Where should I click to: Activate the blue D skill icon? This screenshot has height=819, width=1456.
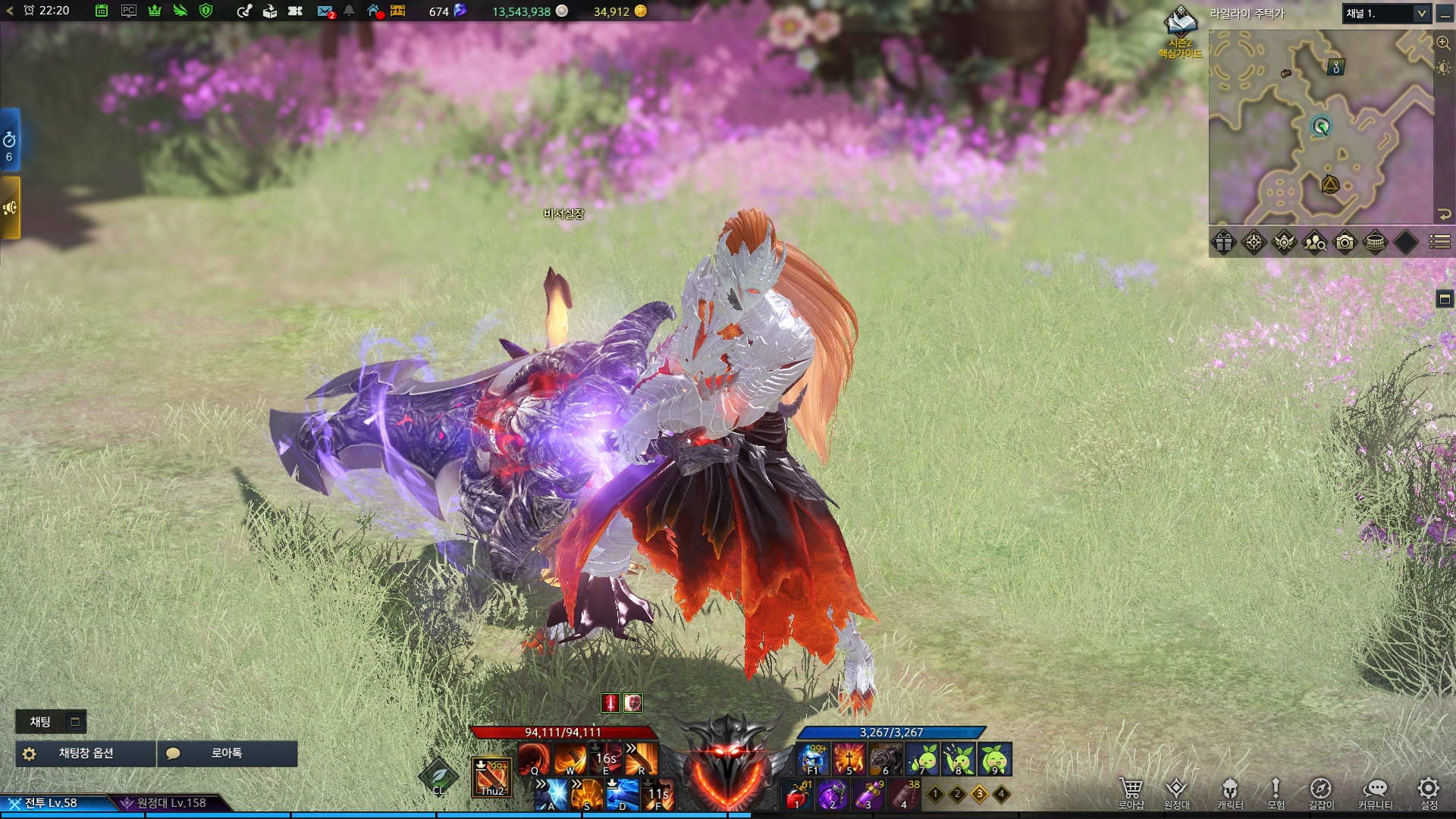point(622,795)
